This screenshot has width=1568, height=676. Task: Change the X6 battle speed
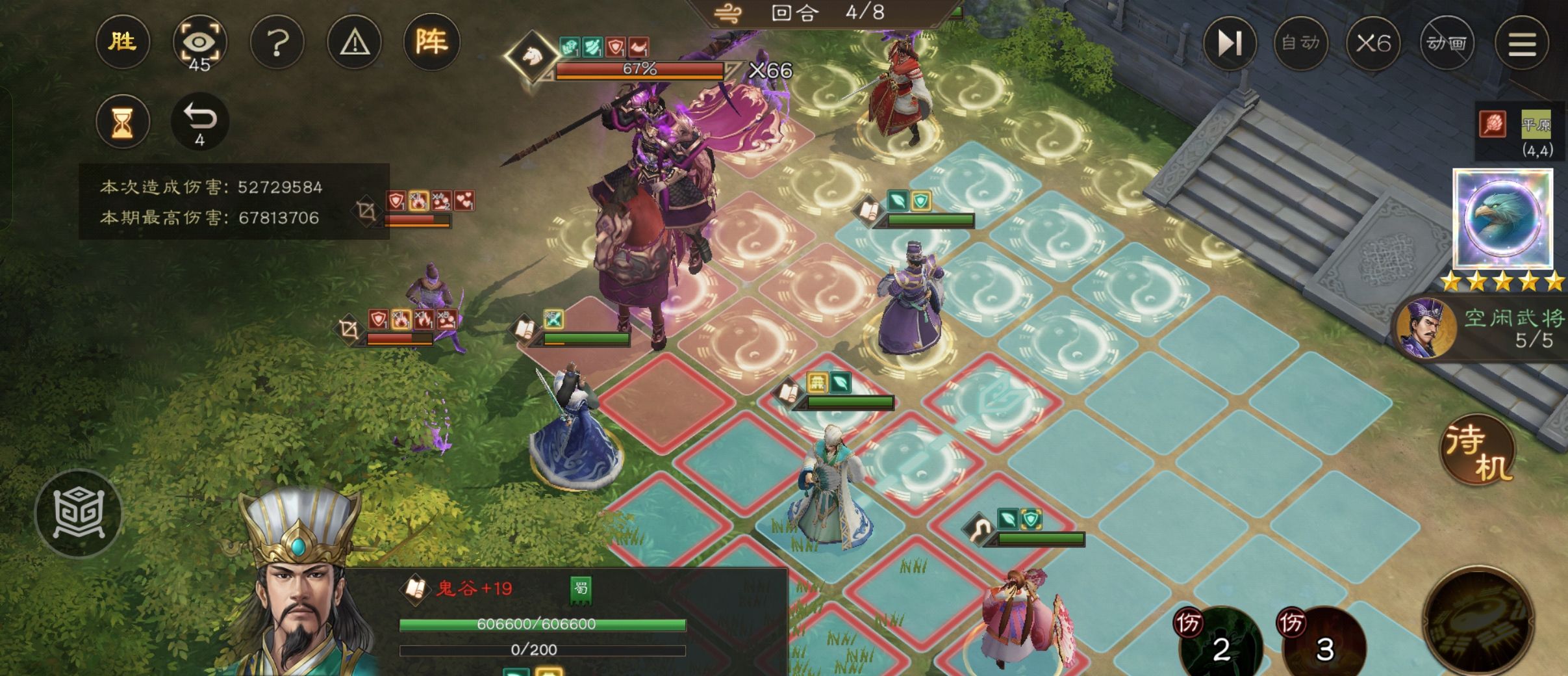[1373, 43]
